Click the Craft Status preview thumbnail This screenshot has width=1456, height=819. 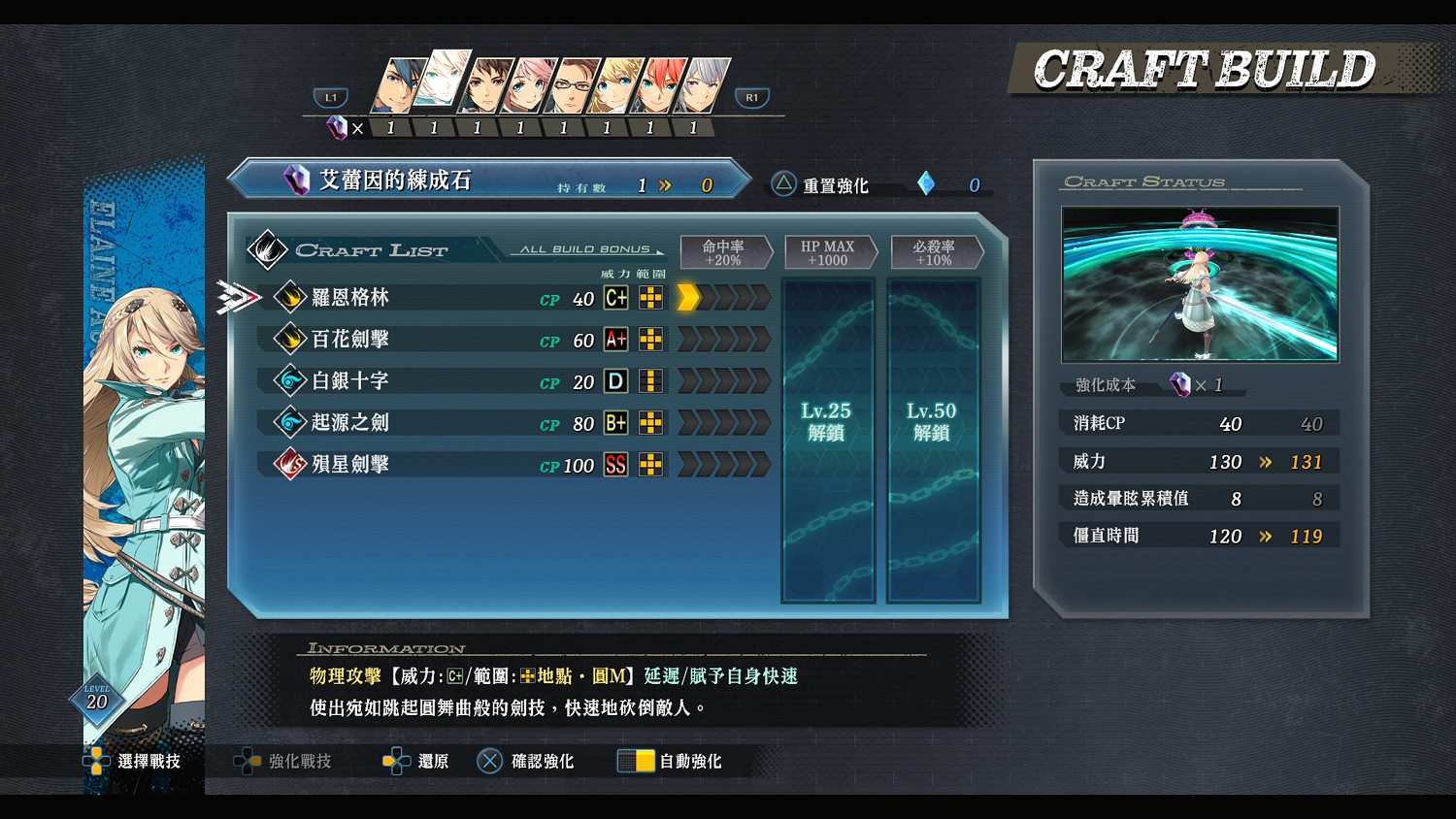click(1199, 284)
